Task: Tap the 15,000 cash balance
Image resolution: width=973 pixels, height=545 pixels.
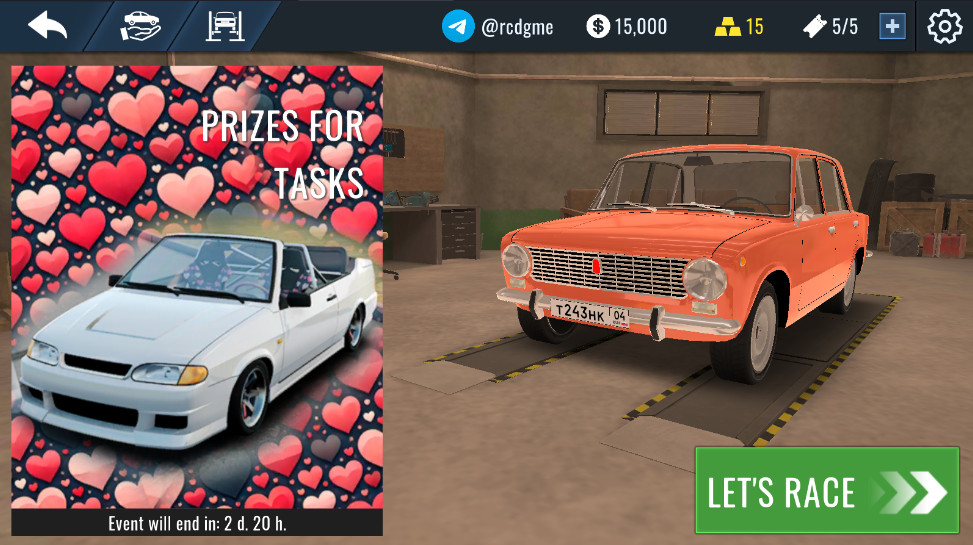Action: [627, 26]
